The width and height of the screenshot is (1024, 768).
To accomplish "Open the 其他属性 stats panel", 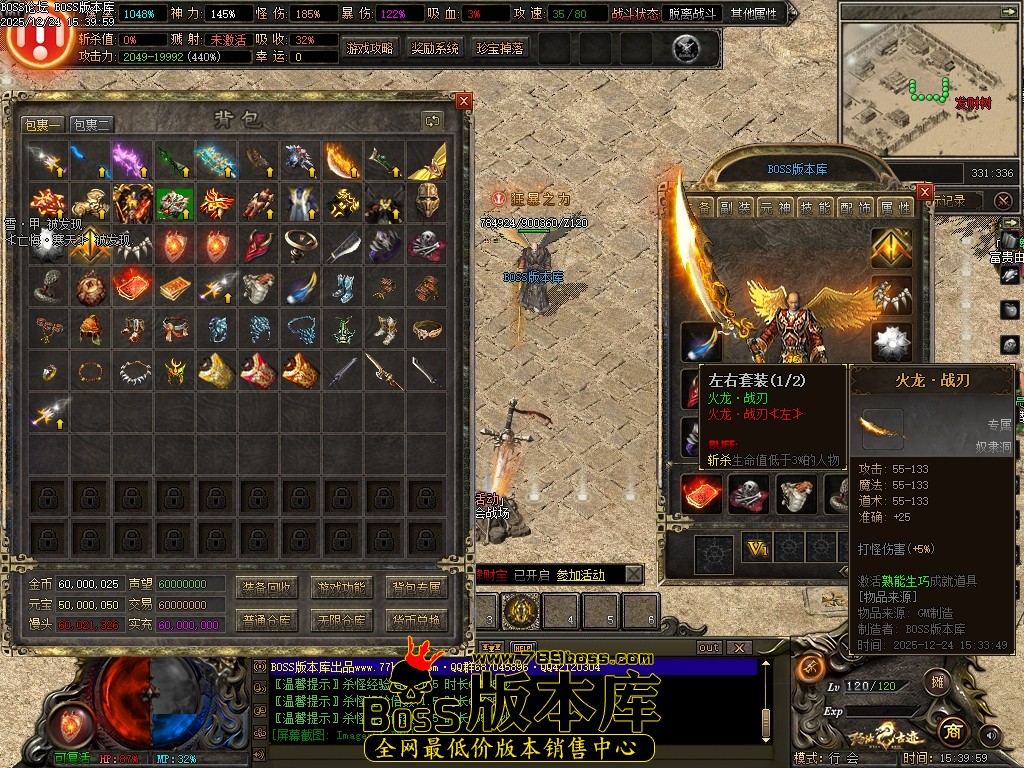I will 782,14.
